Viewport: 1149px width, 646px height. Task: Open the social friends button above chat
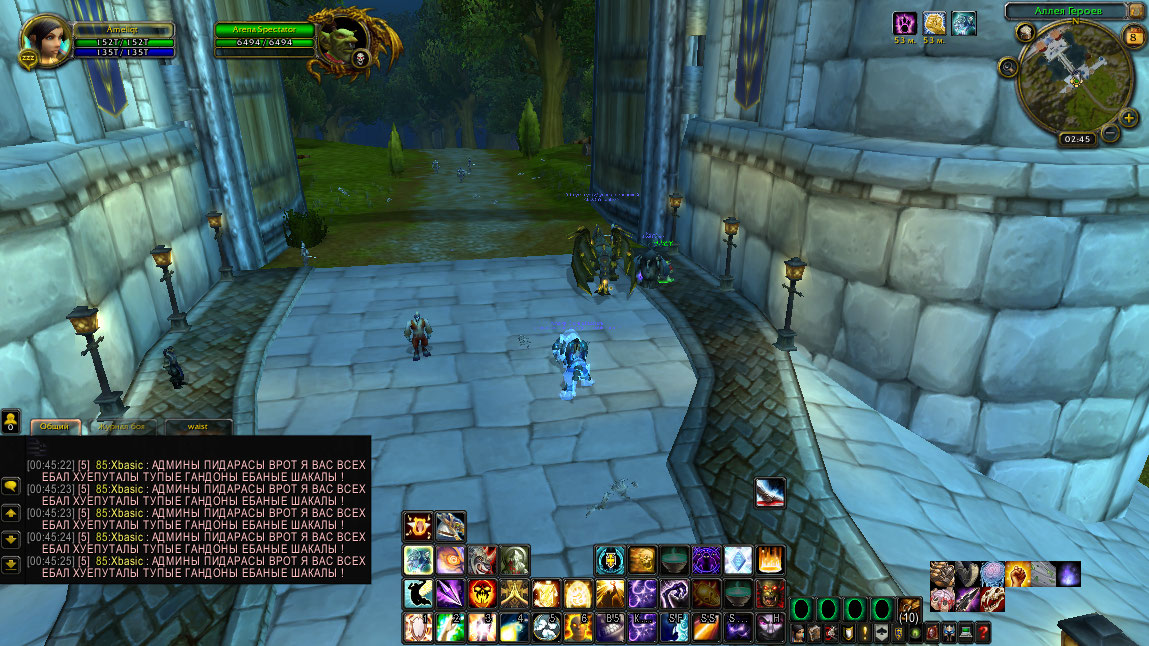click(11, 421)
